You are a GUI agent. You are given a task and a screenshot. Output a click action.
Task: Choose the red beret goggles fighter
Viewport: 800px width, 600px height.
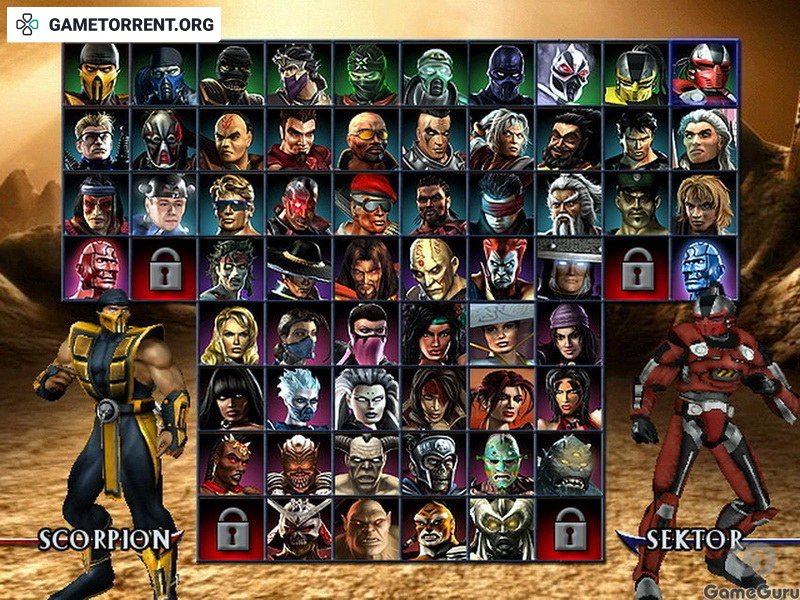coord(366,203)
